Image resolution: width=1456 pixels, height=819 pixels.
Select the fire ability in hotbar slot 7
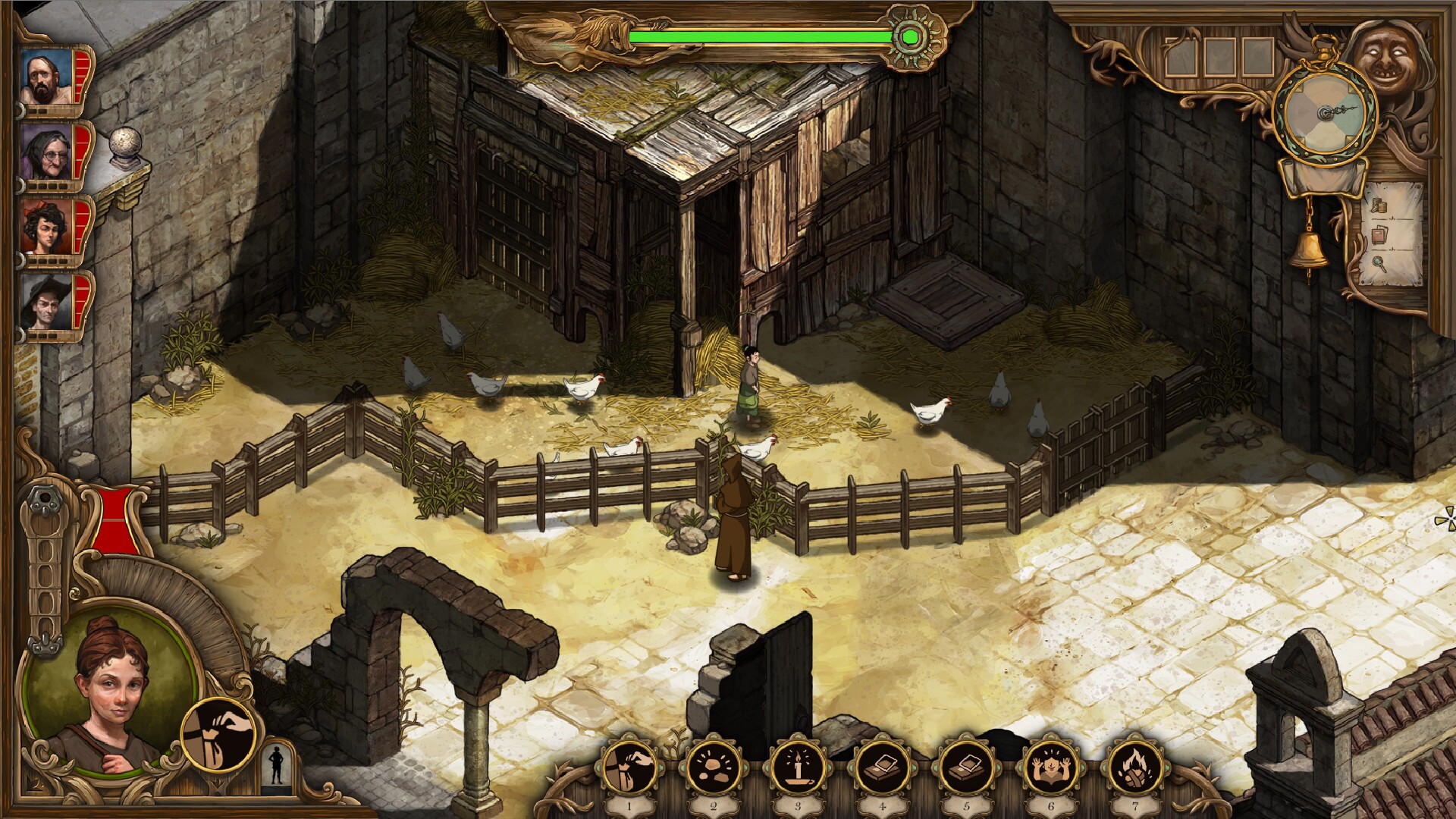[1134, 768]
